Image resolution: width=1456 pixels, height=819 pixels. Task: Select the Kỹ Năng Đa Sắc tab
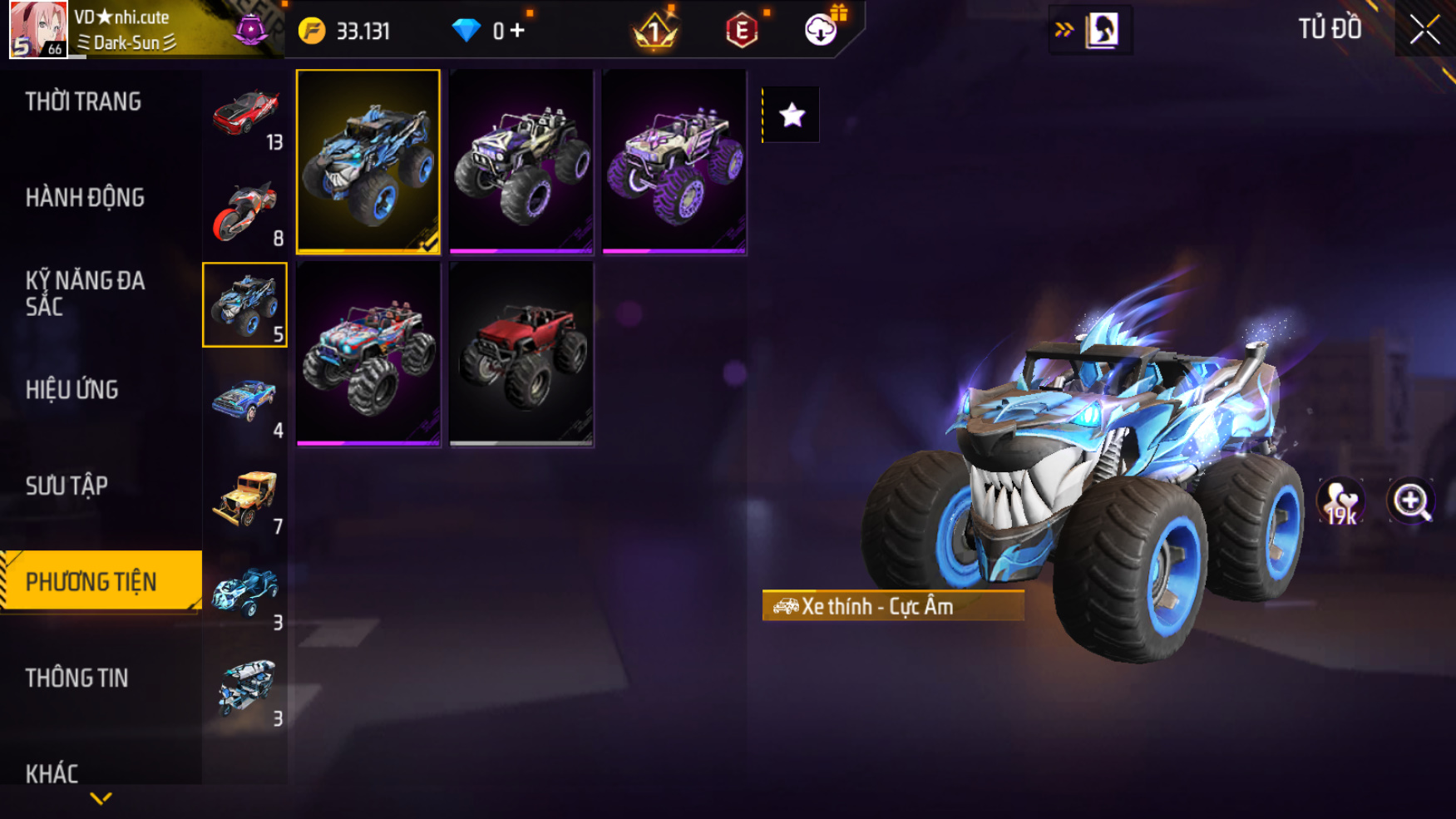[x=85, y=294]
